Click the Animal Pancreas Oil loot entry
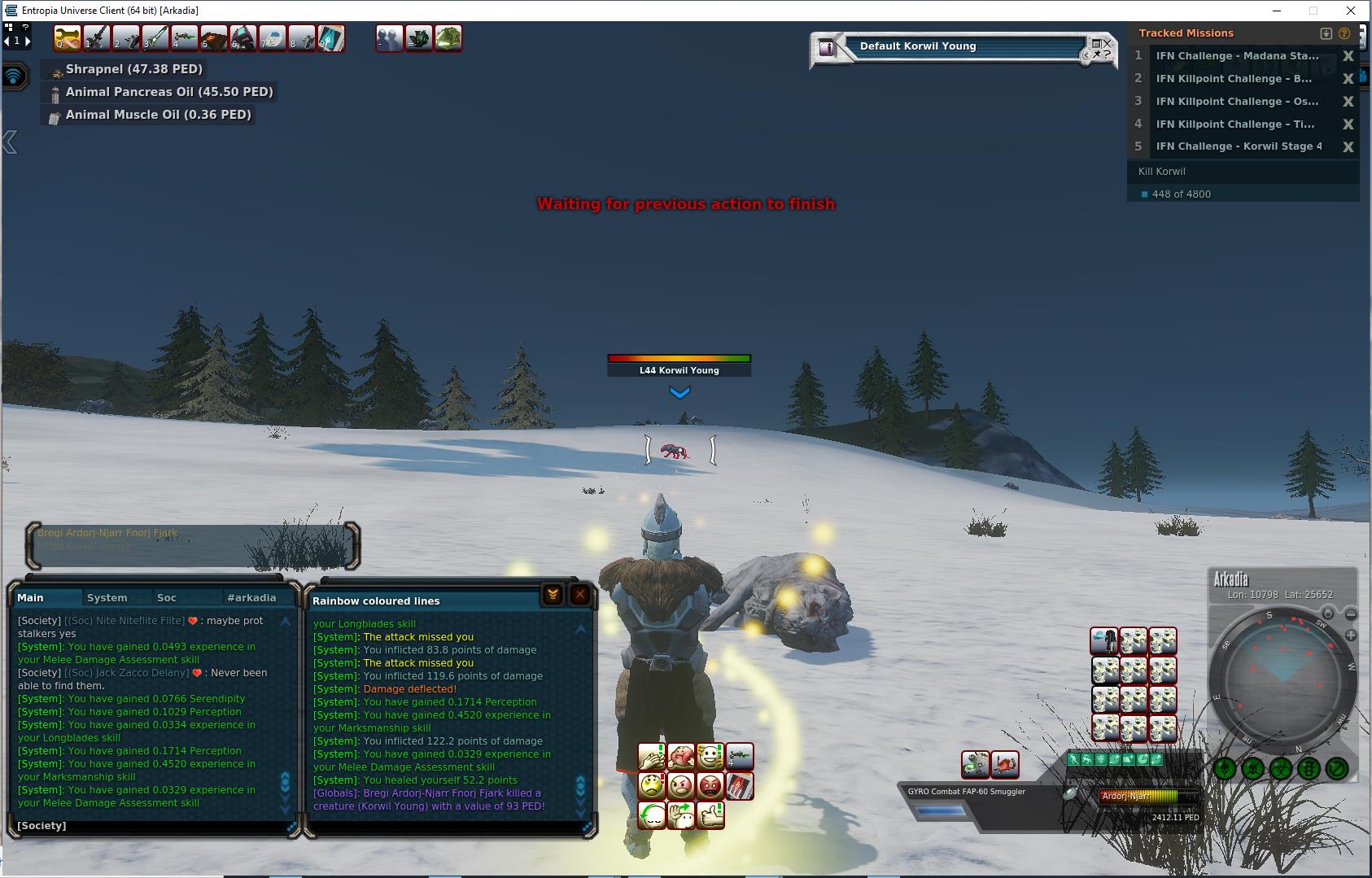 tap(168, 92)
